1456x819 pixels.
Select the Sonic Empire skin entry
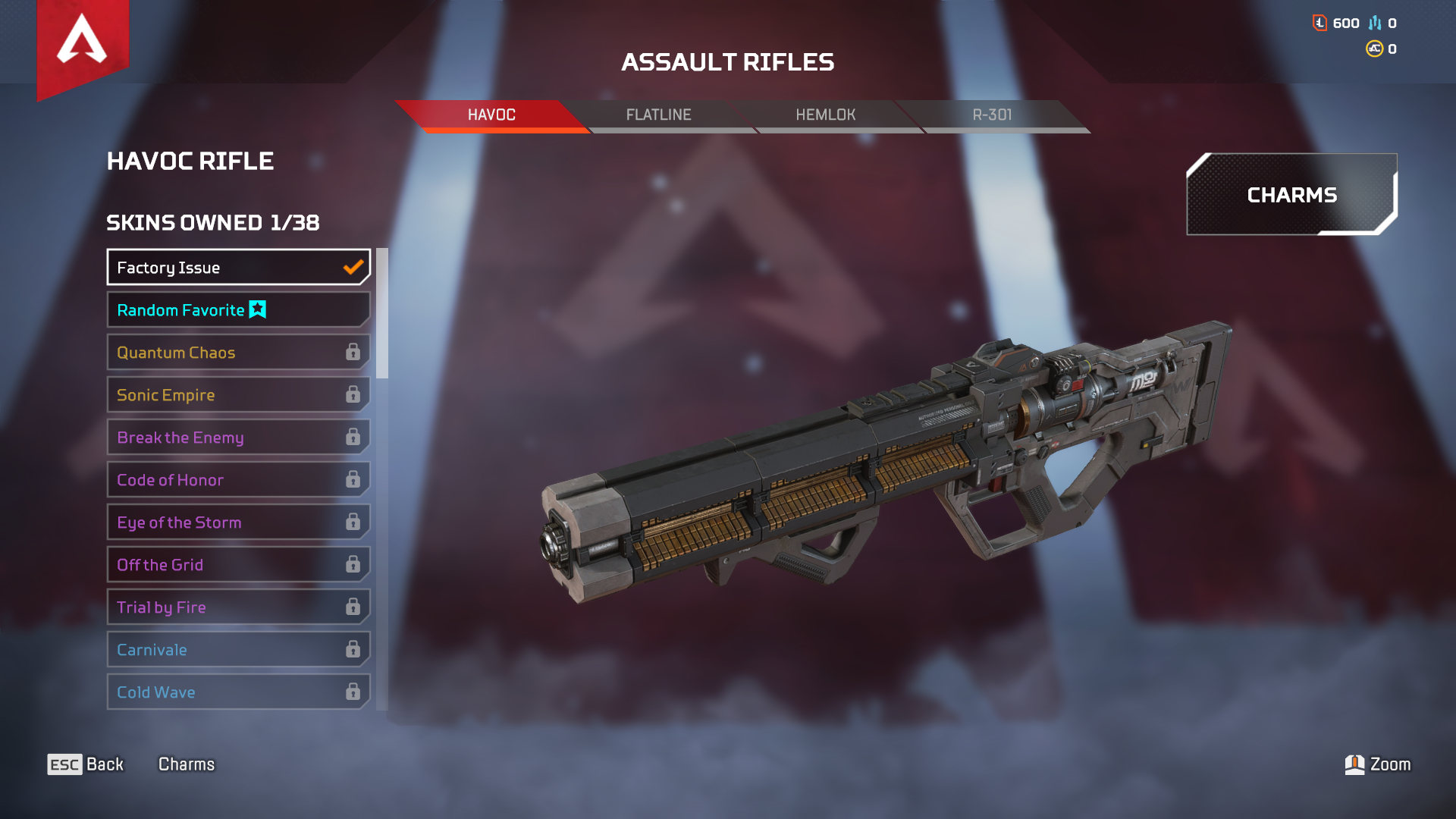coord(227,394)
